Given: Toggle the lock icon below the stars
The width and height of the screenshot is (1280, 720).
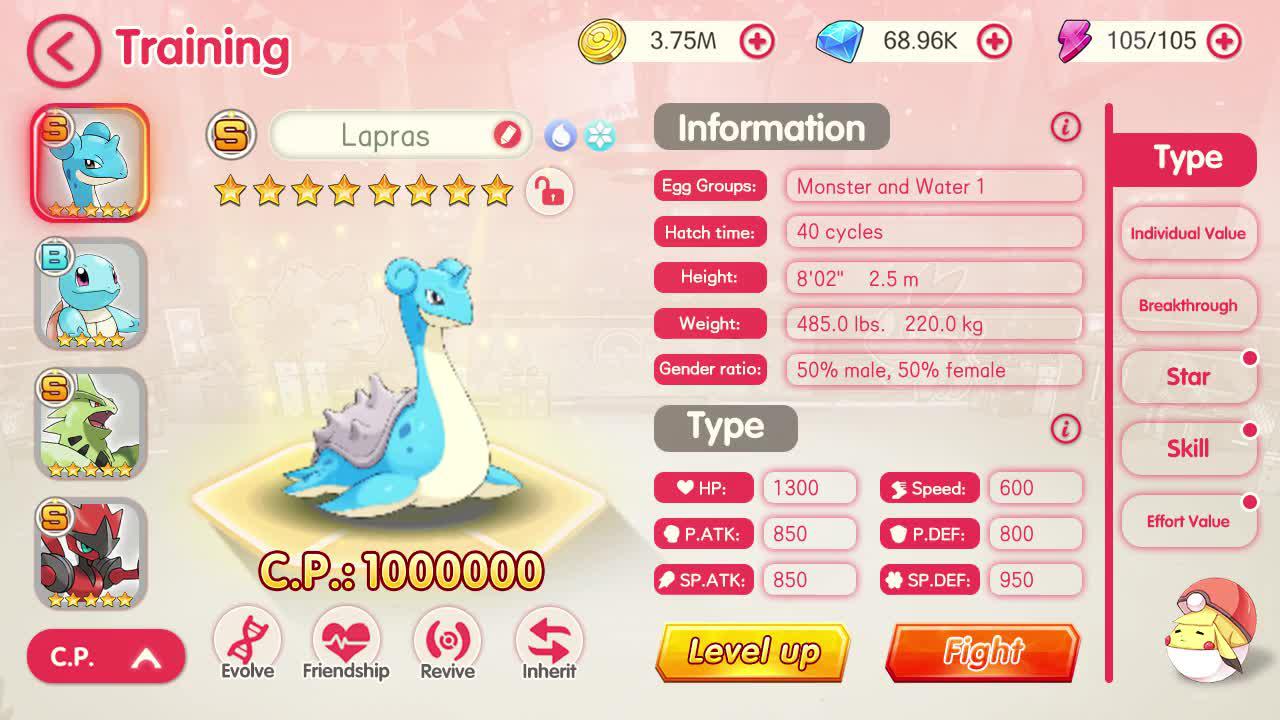Looking at the screenshot, I should pyautogui.click(x=549, y=192).
